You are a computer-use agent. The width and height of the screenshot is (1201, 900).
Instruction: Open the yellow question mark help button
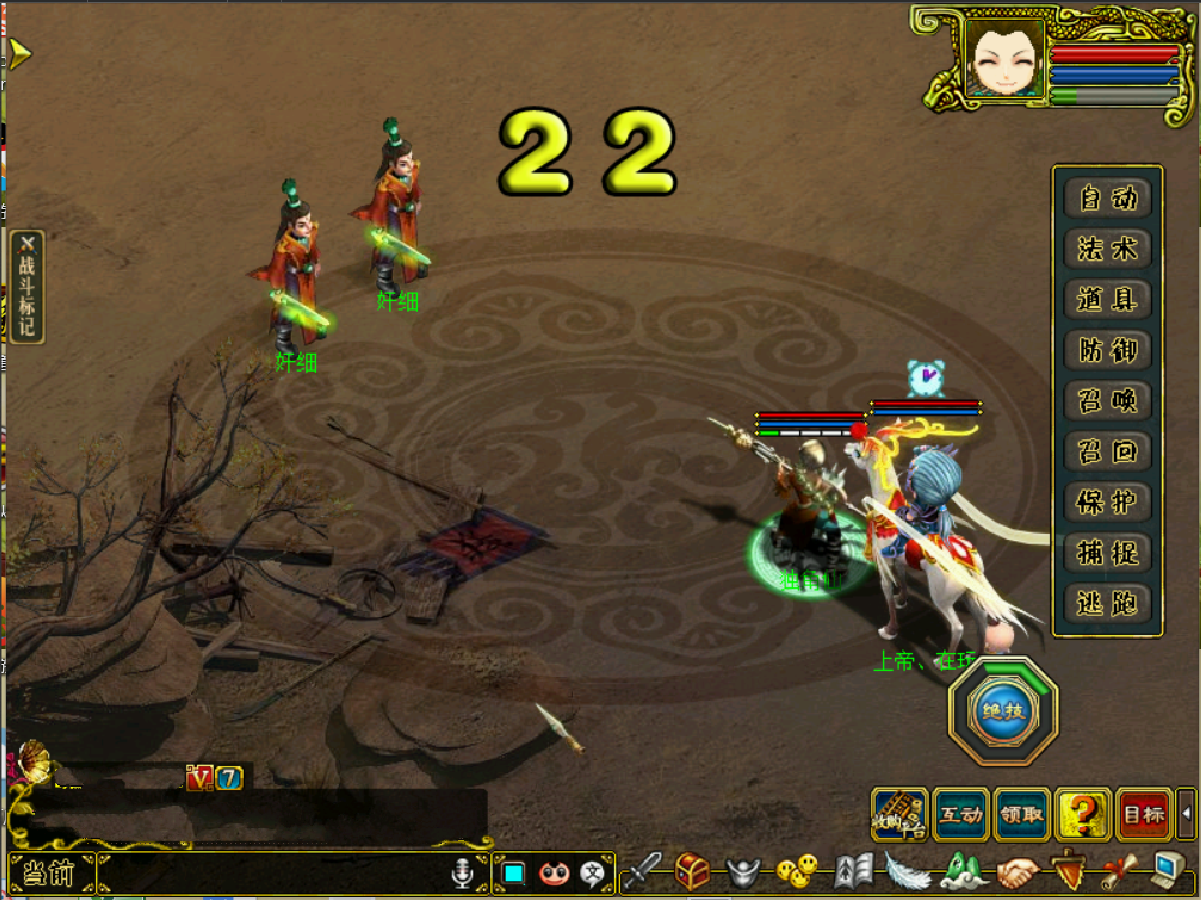(x=1083, y=815)
